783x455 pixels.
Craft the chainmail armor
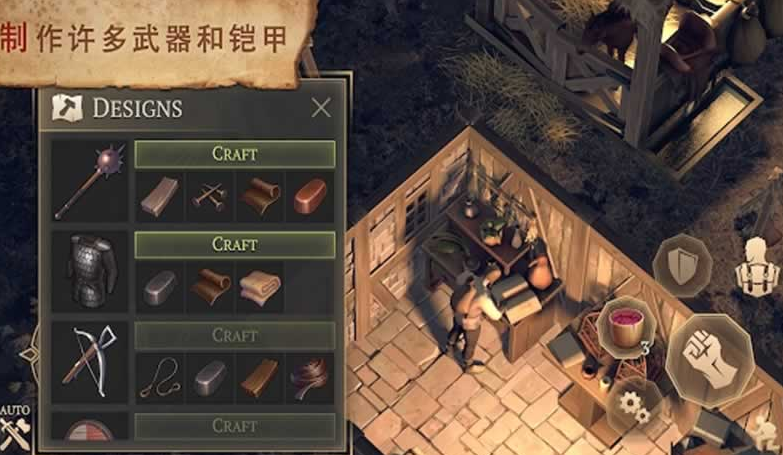[235, 244]
